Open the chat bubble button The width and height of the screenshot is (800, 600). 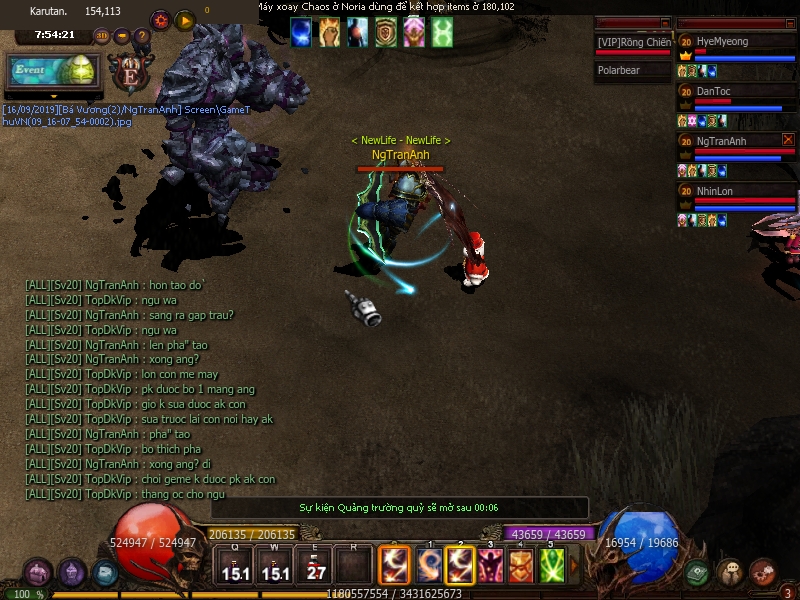730,572
